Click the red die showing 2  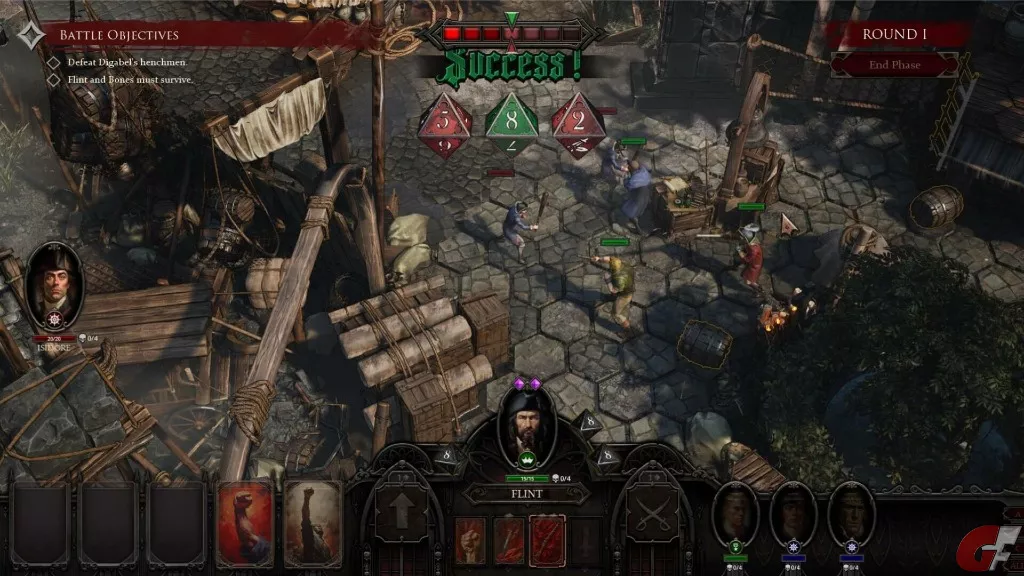(577, 125)
